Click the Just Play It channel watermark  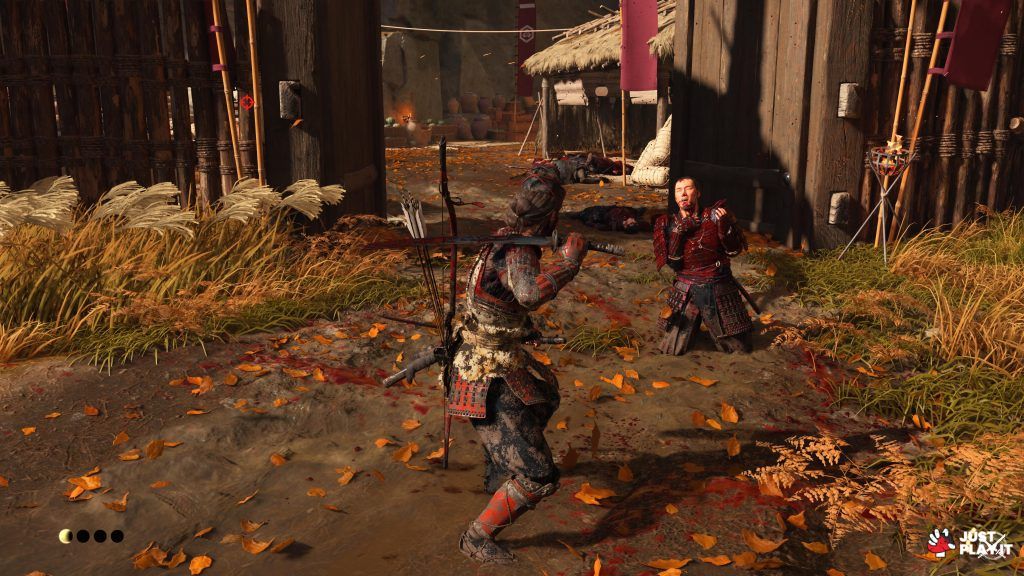967,542
